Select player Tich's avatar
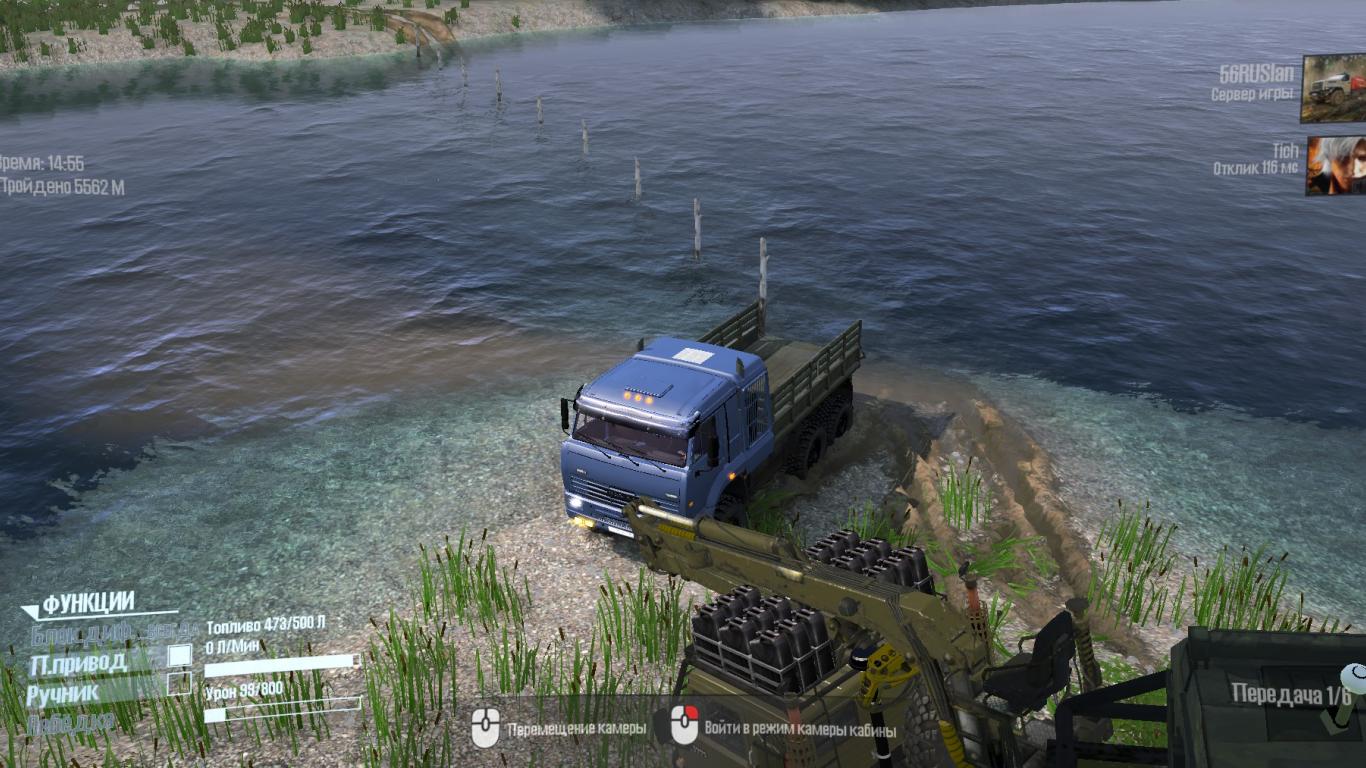1366x768 pixels. [1335, 165]
